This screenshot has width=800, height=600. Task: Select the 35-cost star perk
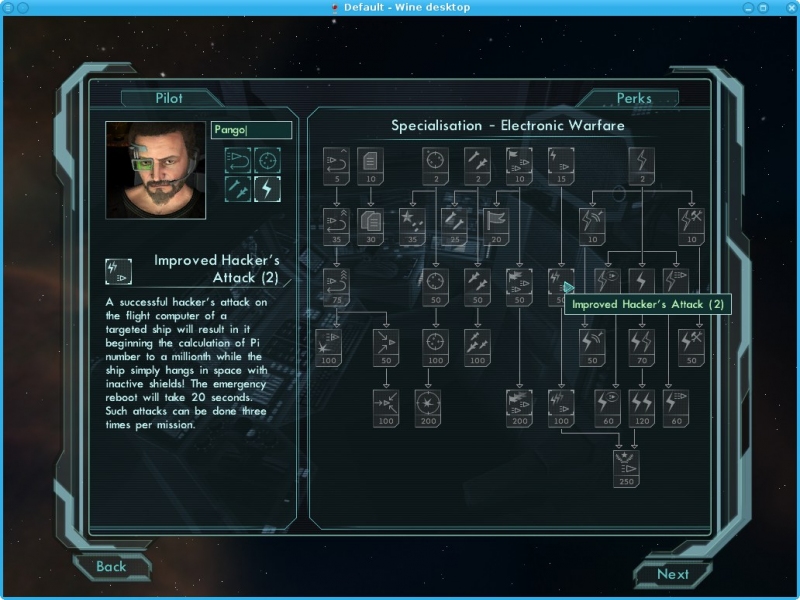tap(412, 226)
